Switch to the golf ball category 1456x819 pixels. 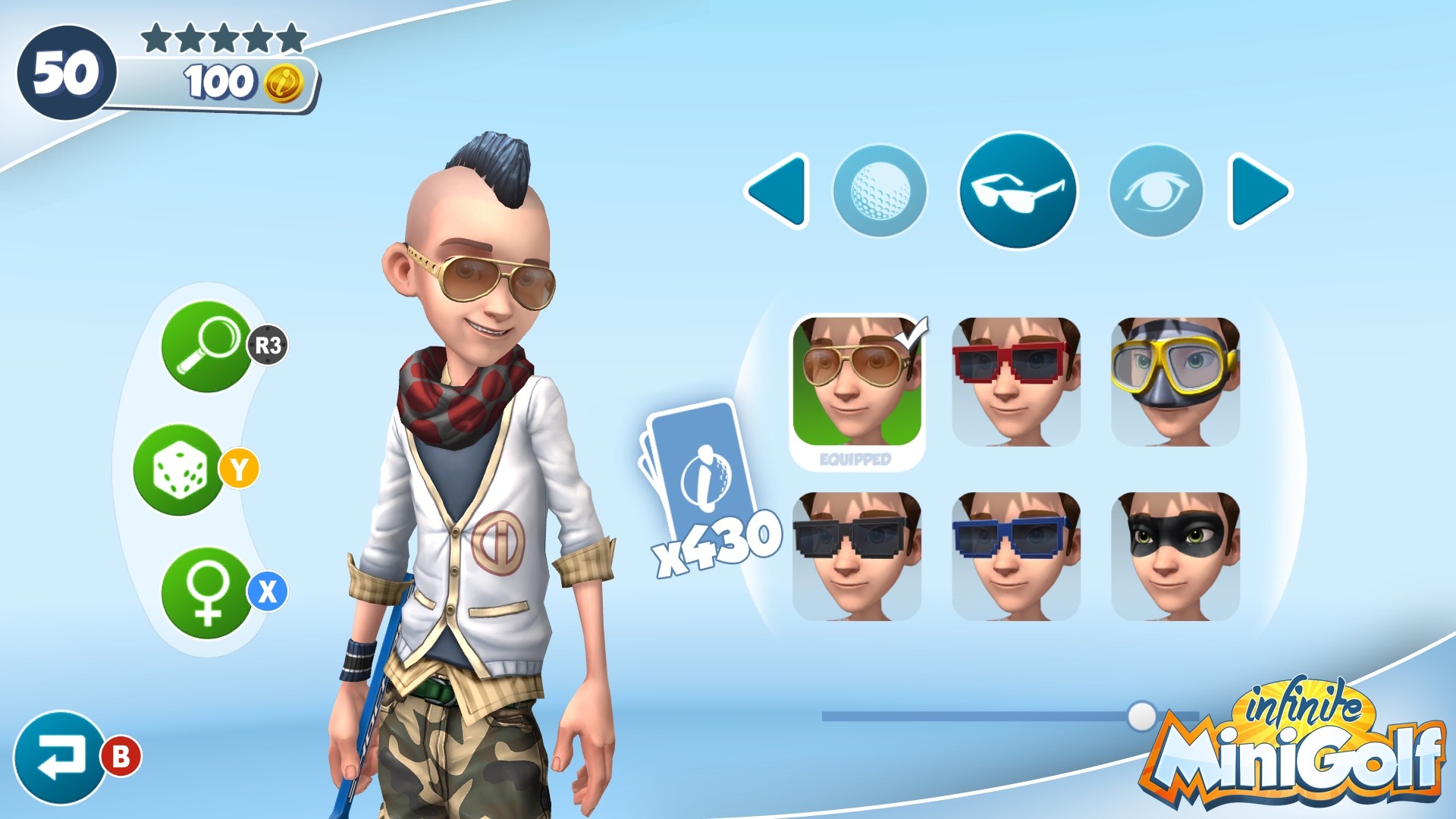point(880,190)
